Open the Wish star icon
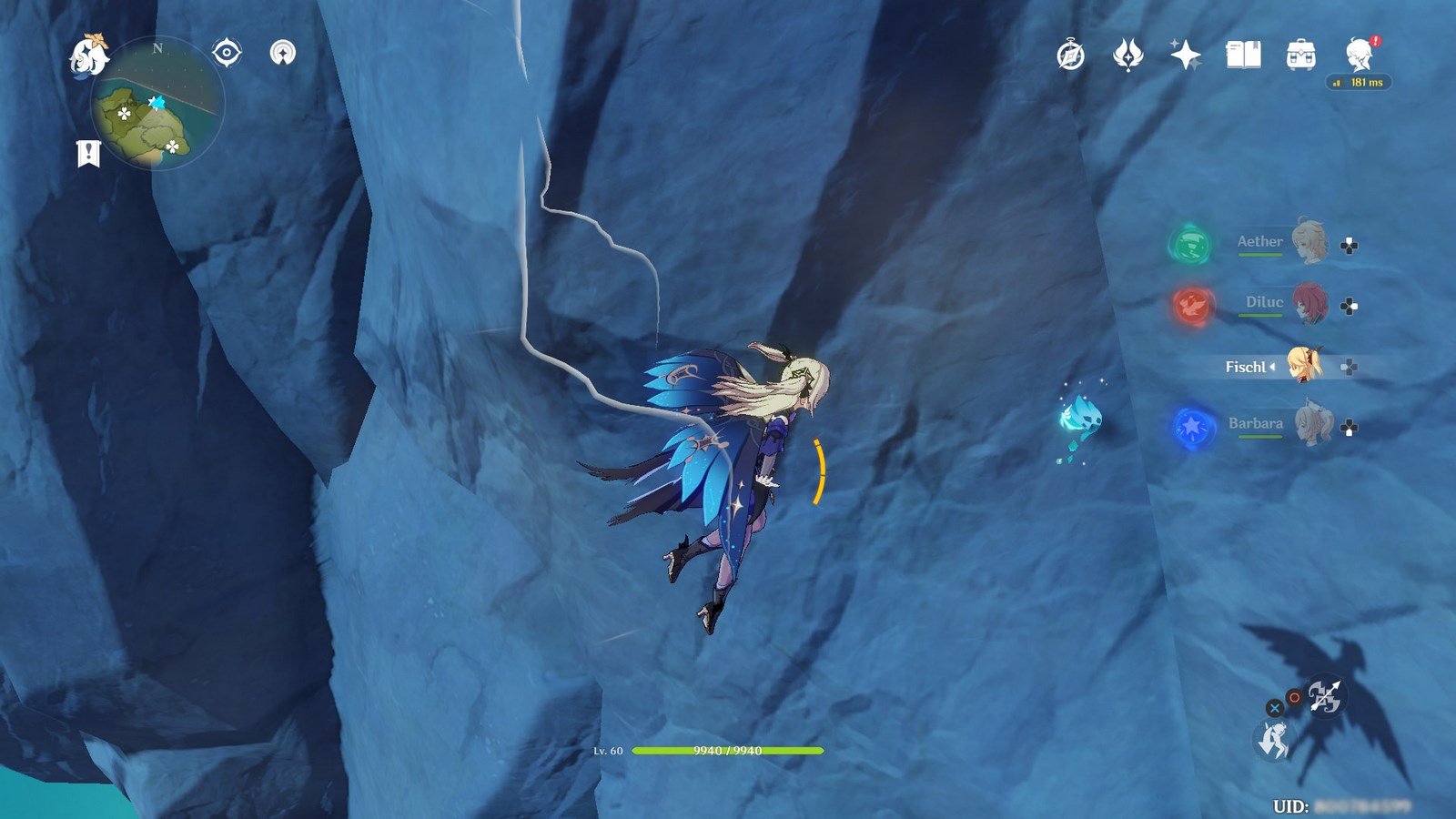The width and height of the screenshot is (1456, 819). (x=1185, y=56)
